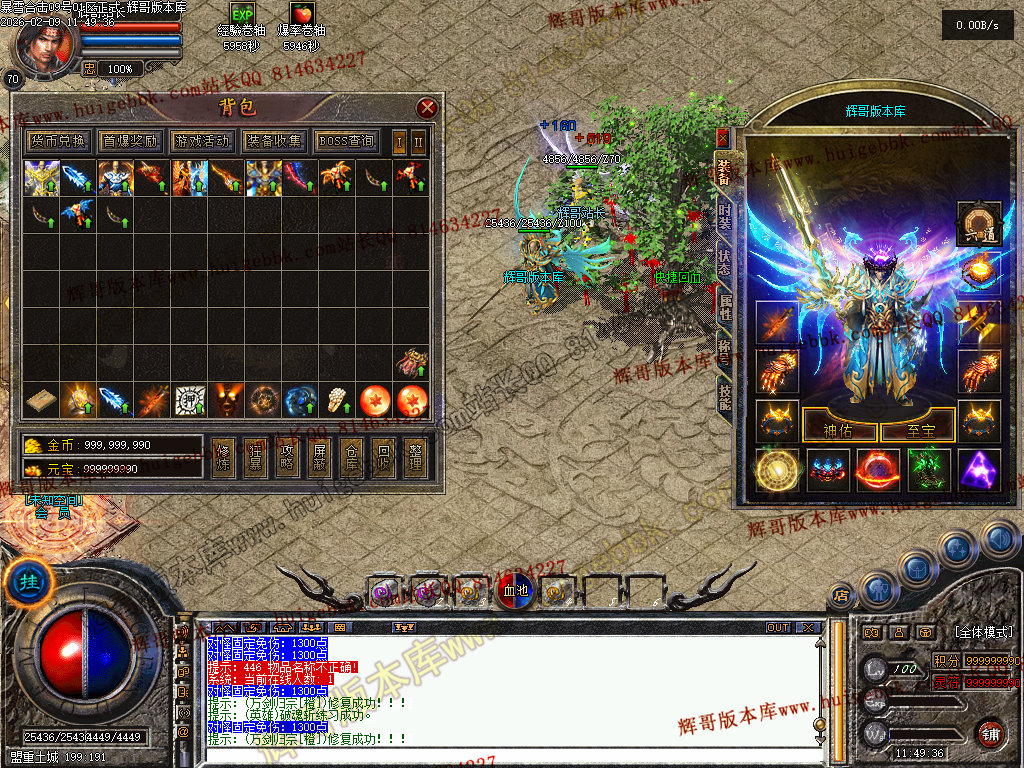Select the 六通 equipment slot
The width and height of the screenshot is (1024, 768).
(x=978, y=224)
